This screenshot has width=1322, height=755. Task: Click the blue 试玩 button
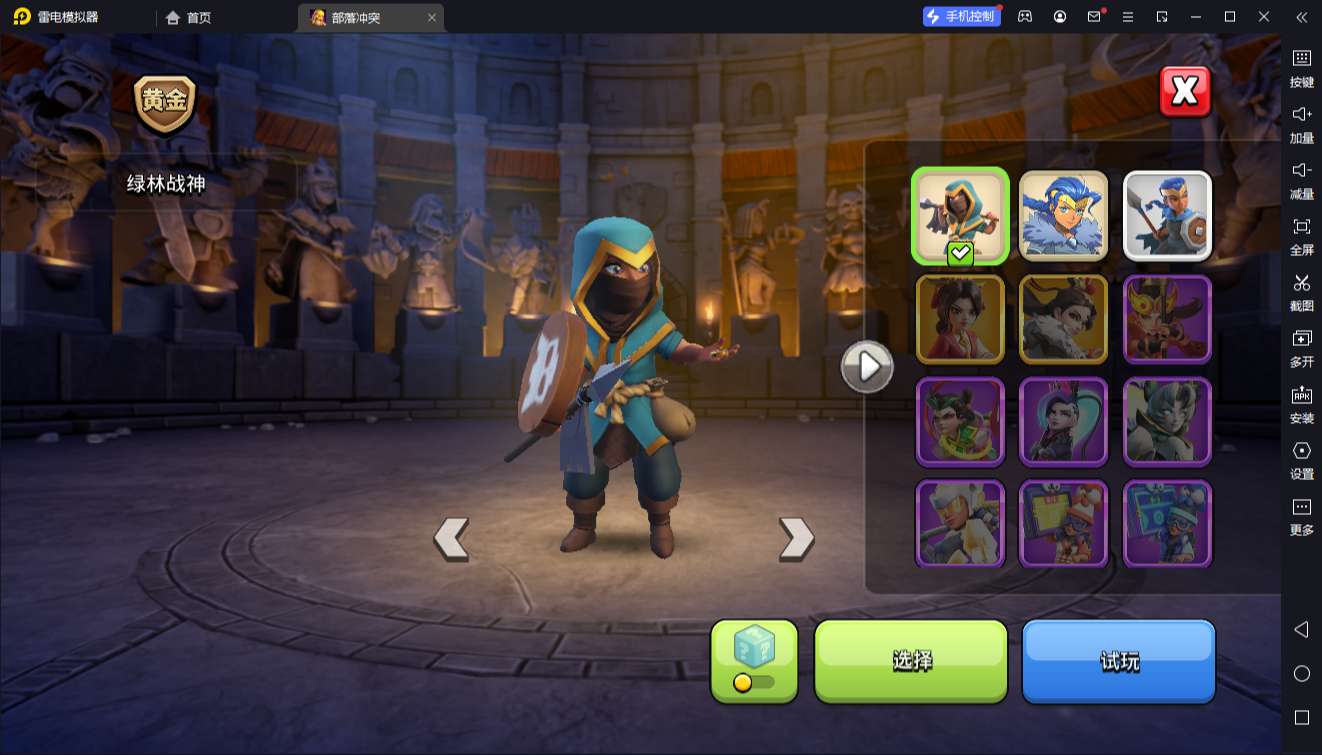coord(1118,660)
